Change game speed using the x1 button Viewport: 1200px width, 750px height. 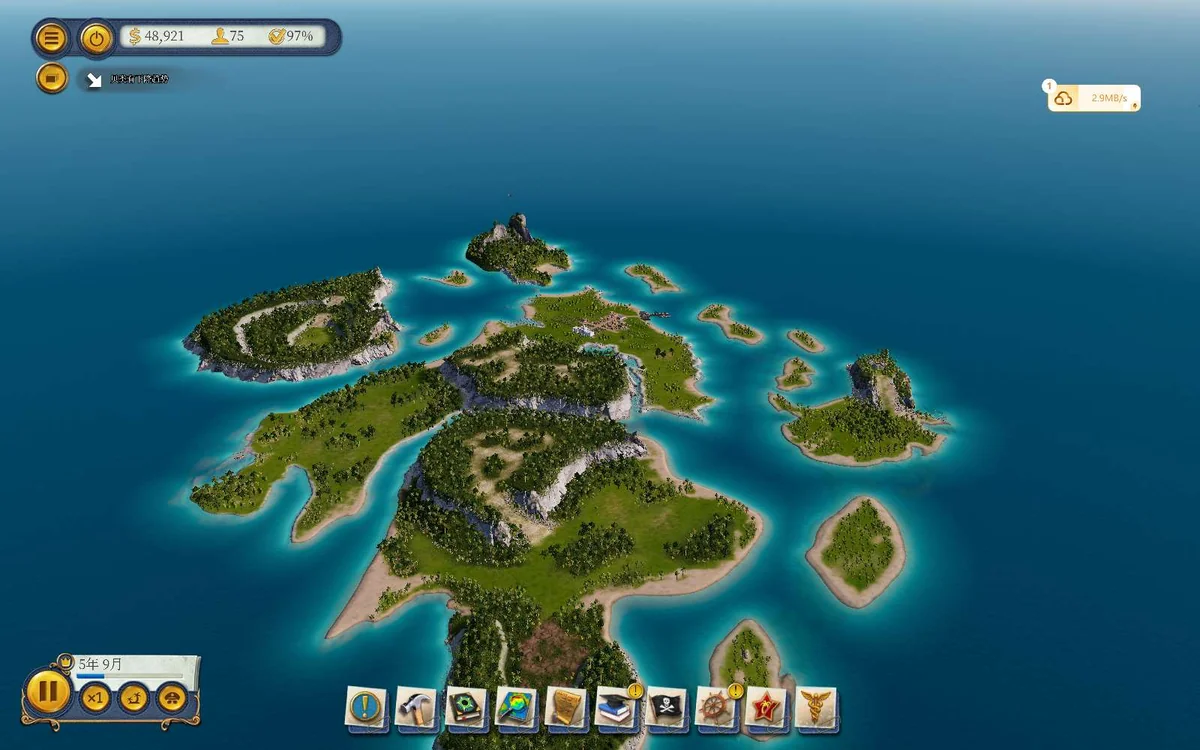pyautogui.click(x=95, y=697)
